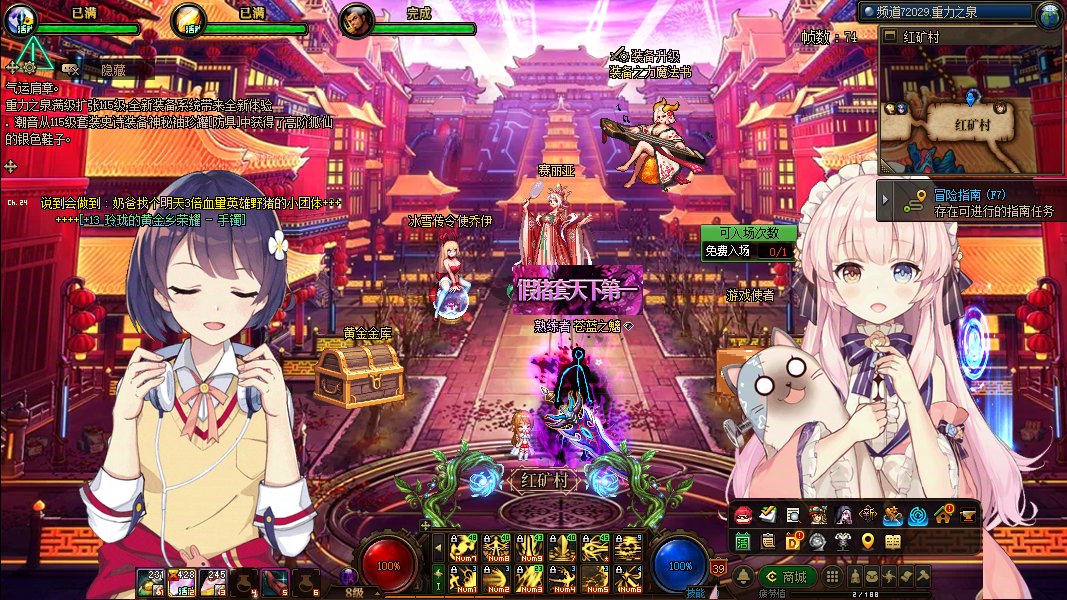Open the 商城 shop button

(787, 577)
